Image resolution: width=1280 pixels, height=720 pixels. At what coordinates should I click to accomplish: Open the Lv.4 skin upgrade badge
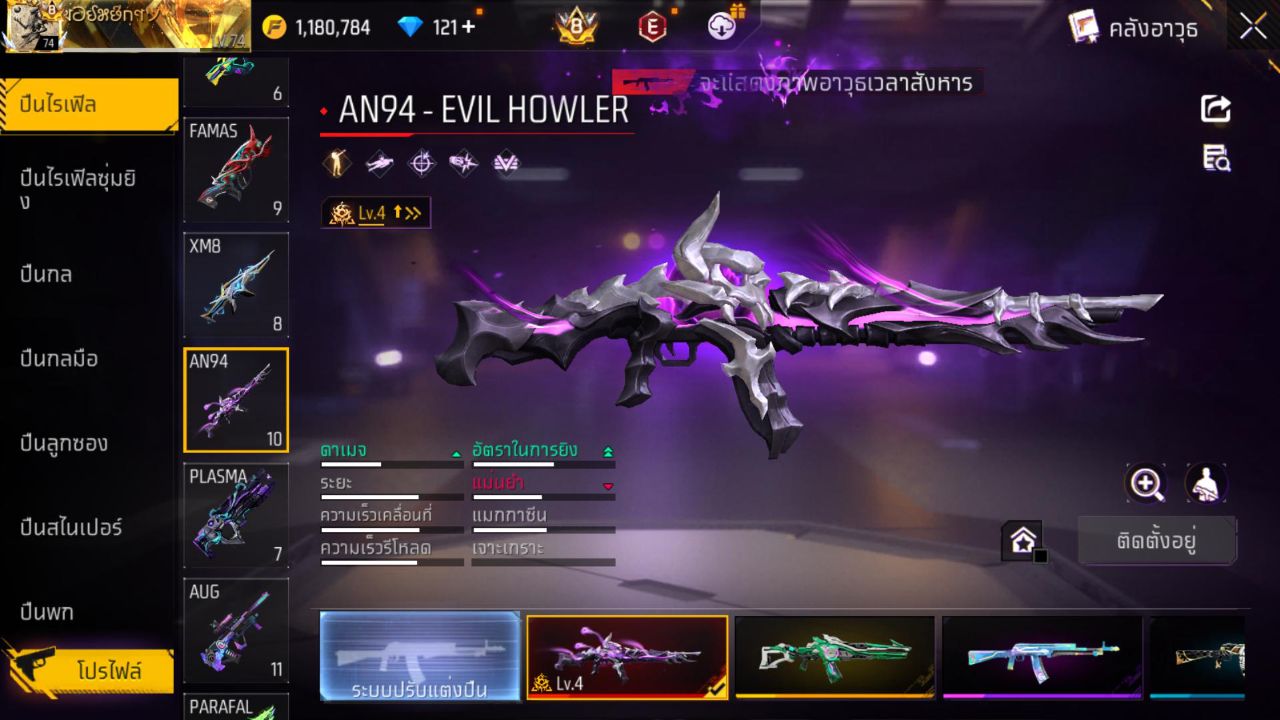coord(376,212)
